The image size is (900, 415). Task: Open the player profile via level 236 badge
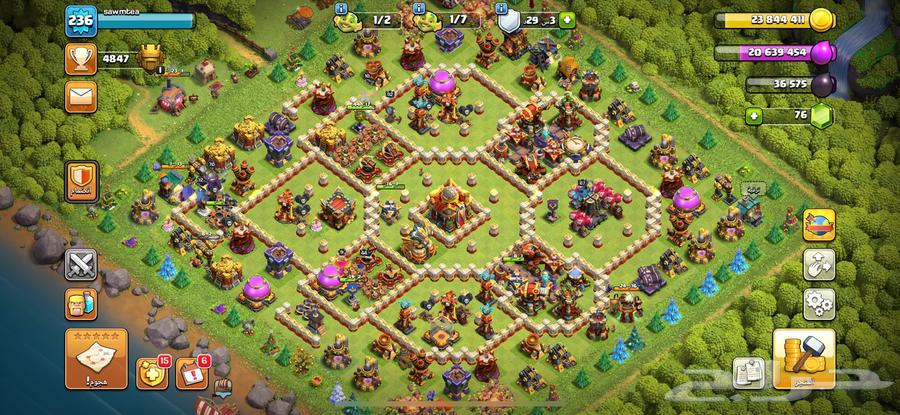point(80,20)
